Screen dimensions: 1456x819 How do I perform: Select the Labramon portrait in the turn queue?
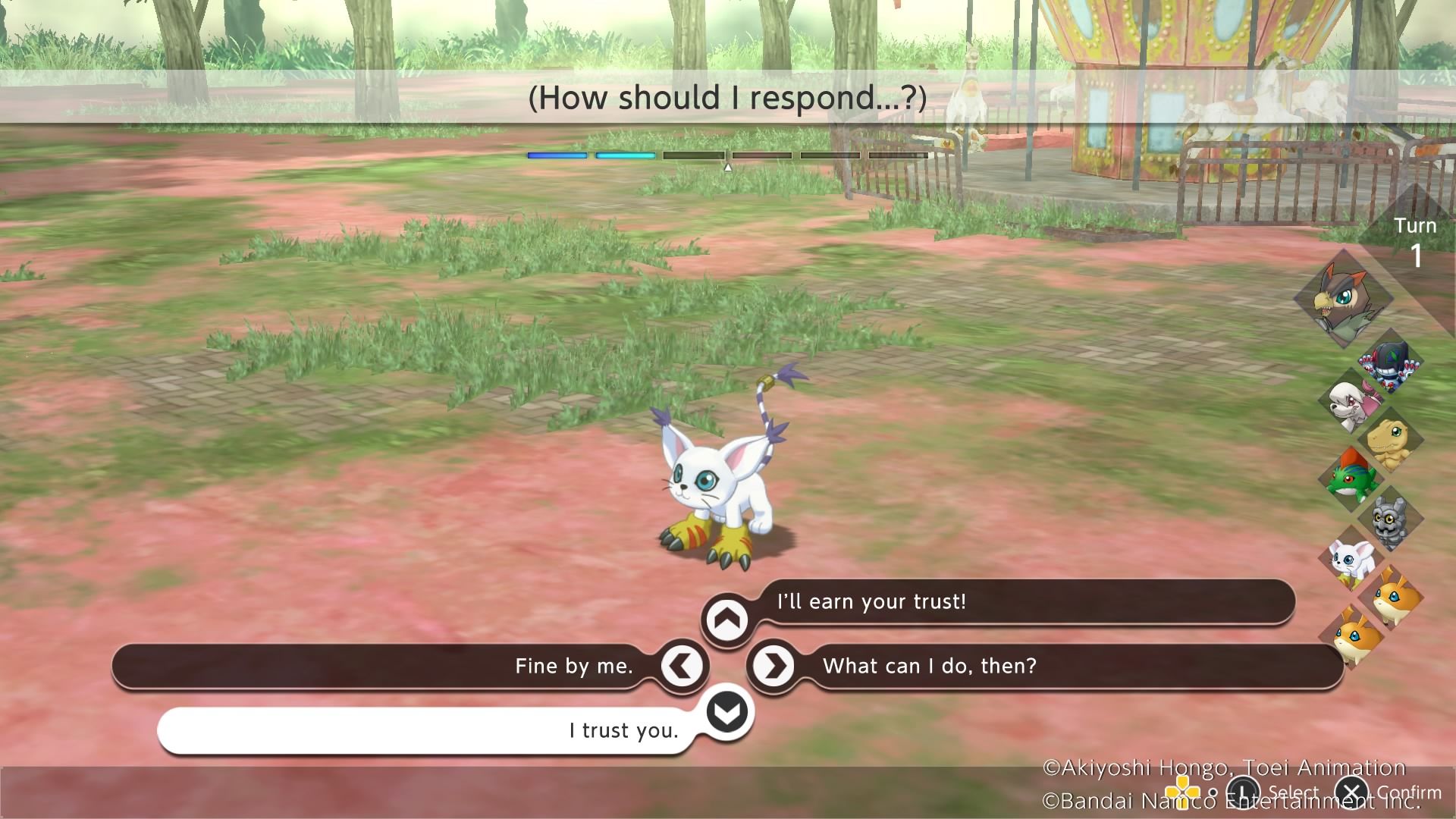[1351, 401]
